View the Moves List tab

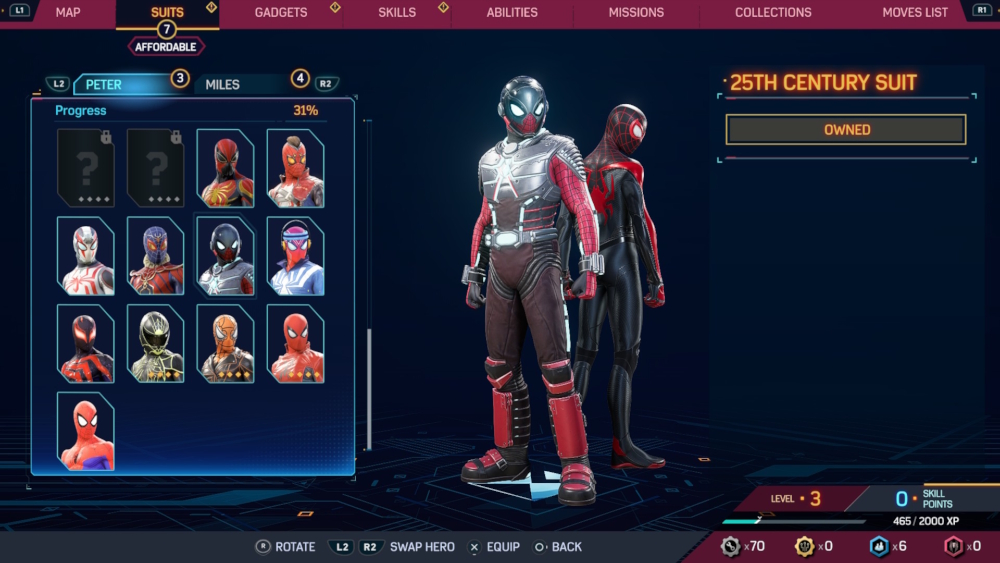pos(915,12)
